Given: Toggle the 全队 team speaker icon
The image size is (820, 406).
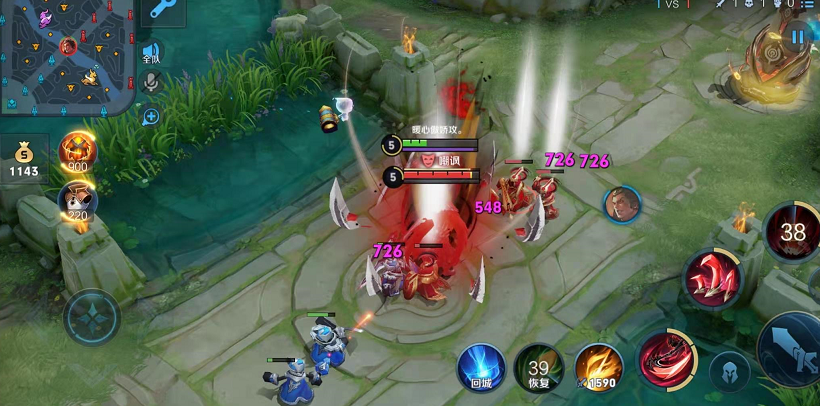Looking at the screenshot, I should 151,54.
